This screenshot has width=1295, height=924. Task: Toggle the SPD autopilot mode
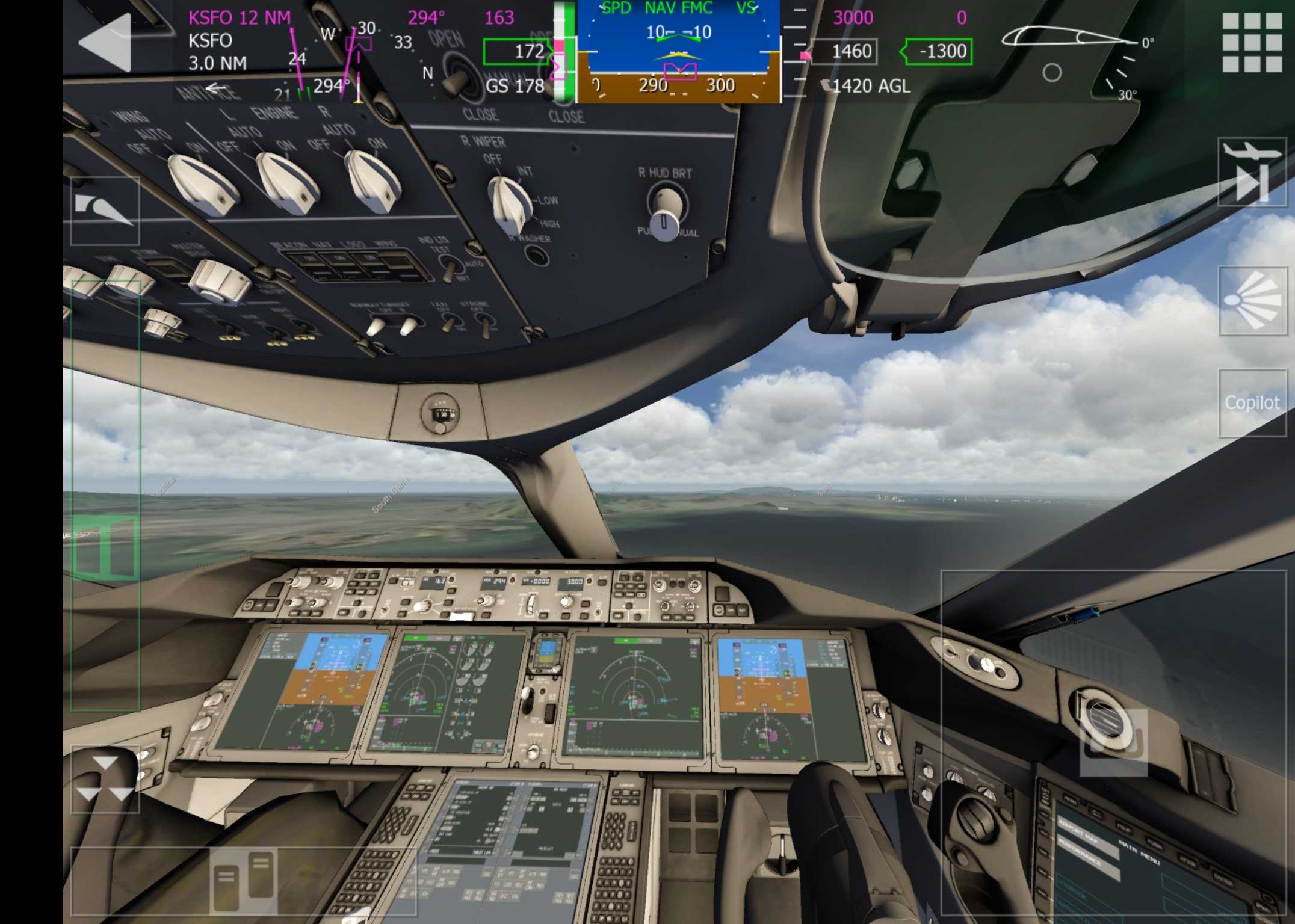click(616, 8)
